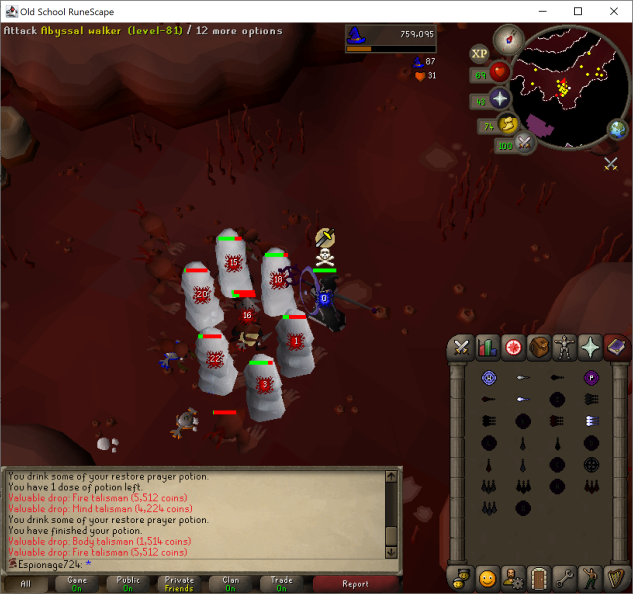This screenshot has height=594, width=633.
Task: Open the Emotes tab
Action: pyautogui.click(x=589, y=577)
